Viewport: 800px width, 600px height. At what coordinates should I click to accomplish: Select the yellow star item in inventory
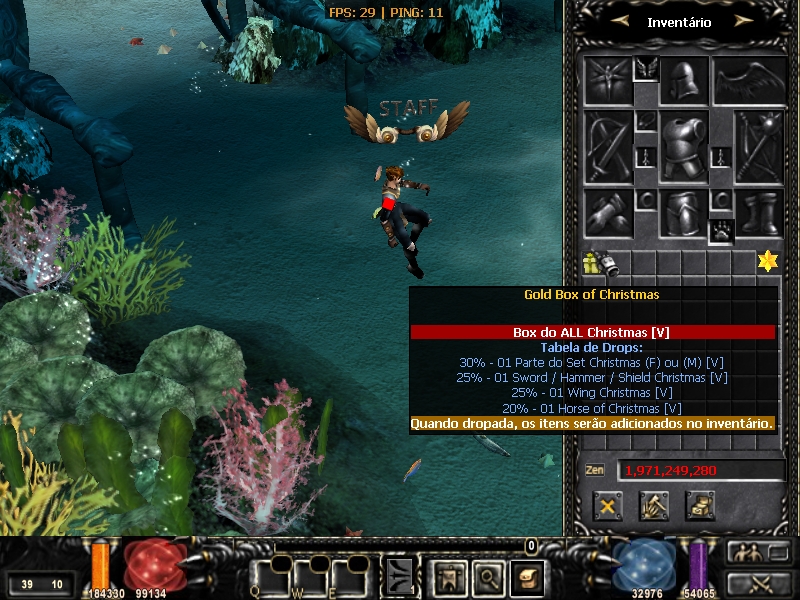point(767,261)
